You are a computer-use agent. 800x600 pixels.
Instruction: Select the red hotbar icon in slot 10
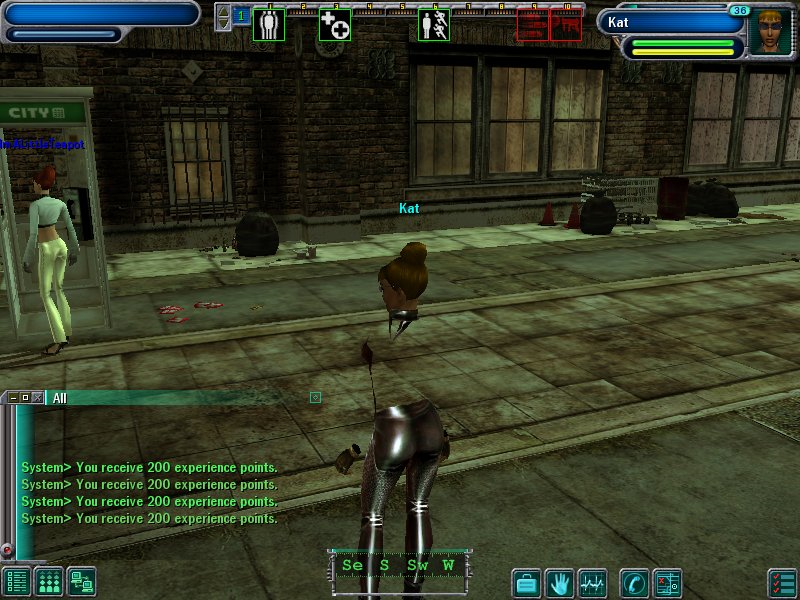566,25
